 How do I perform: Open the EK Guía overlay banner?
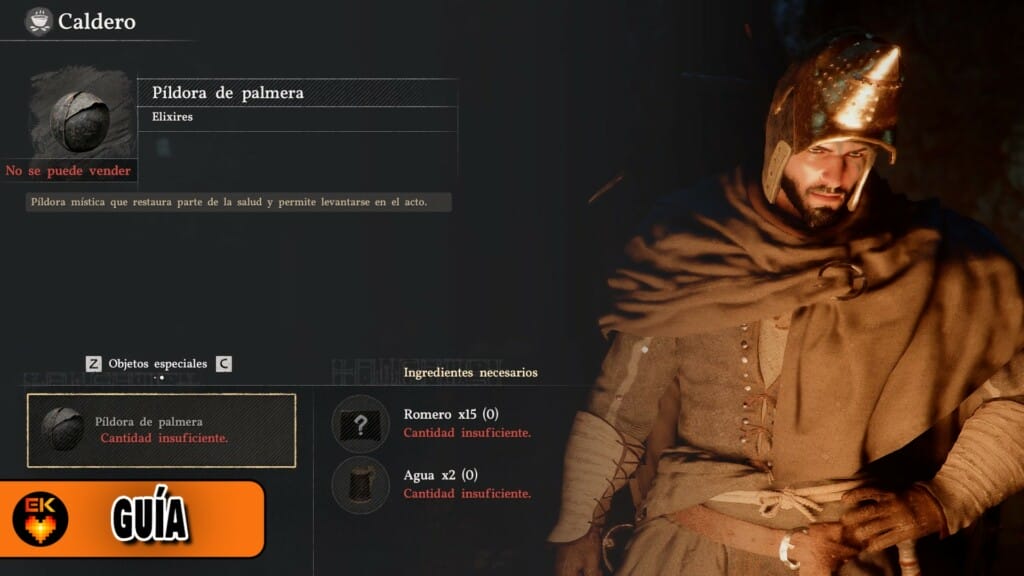point(132,518)
